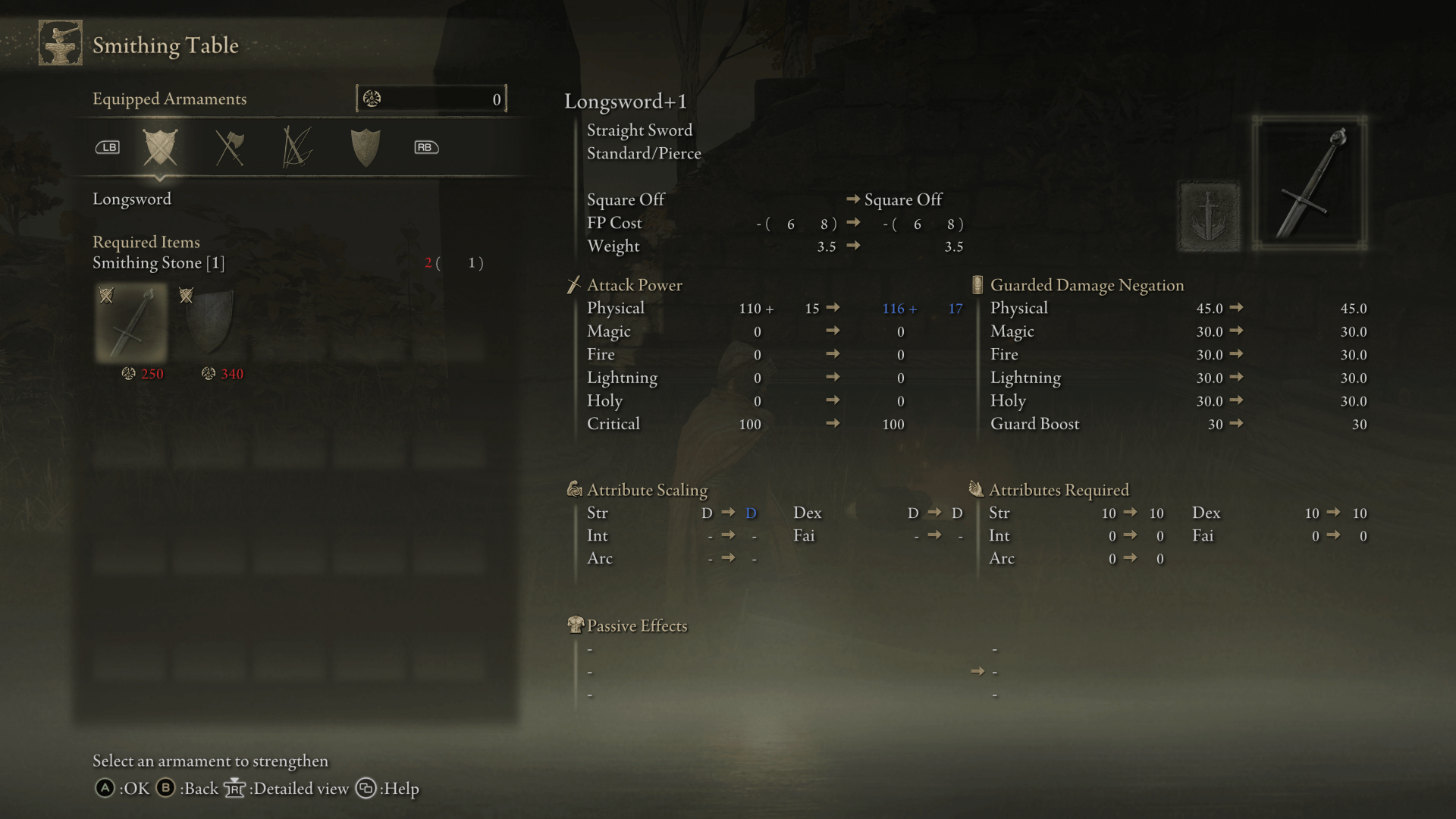Image resolution: width=1456 pixels, height=819 pixels.
Task: Open Help from the bottom prompt
Action: coord(366,789)
